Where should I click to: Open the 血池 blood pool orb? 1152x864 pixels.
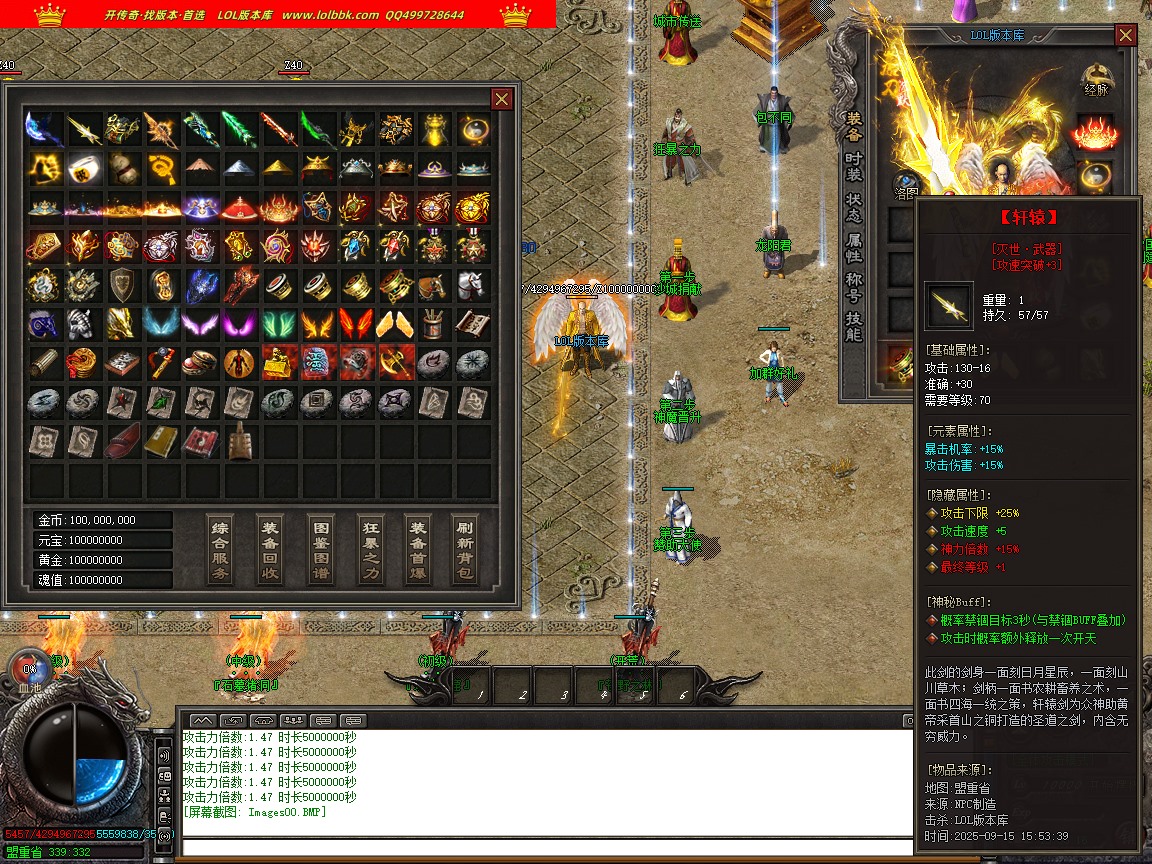[30, 672]
